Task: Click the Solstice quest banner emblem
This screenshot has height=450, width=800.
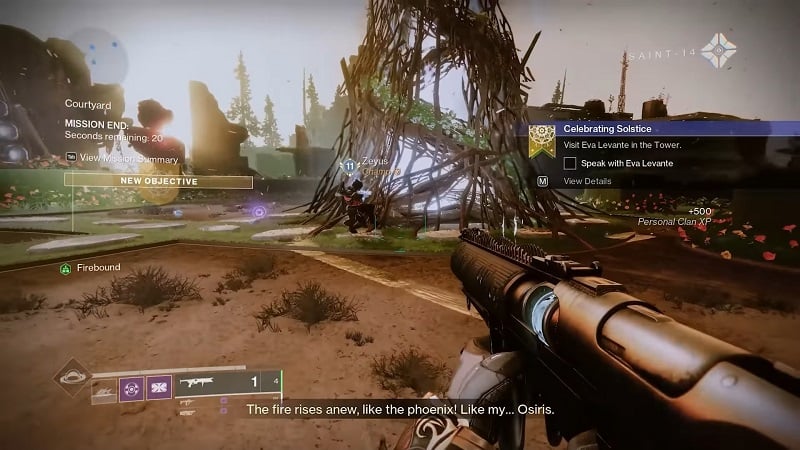Action: click(x=542, y=140)
